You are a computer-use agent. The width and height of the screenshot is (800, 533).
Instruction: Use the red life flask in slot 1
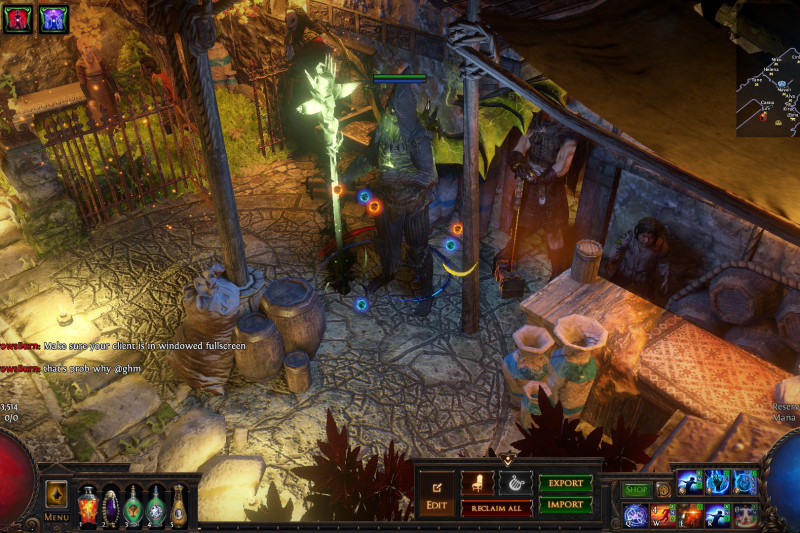click(88, 504)
